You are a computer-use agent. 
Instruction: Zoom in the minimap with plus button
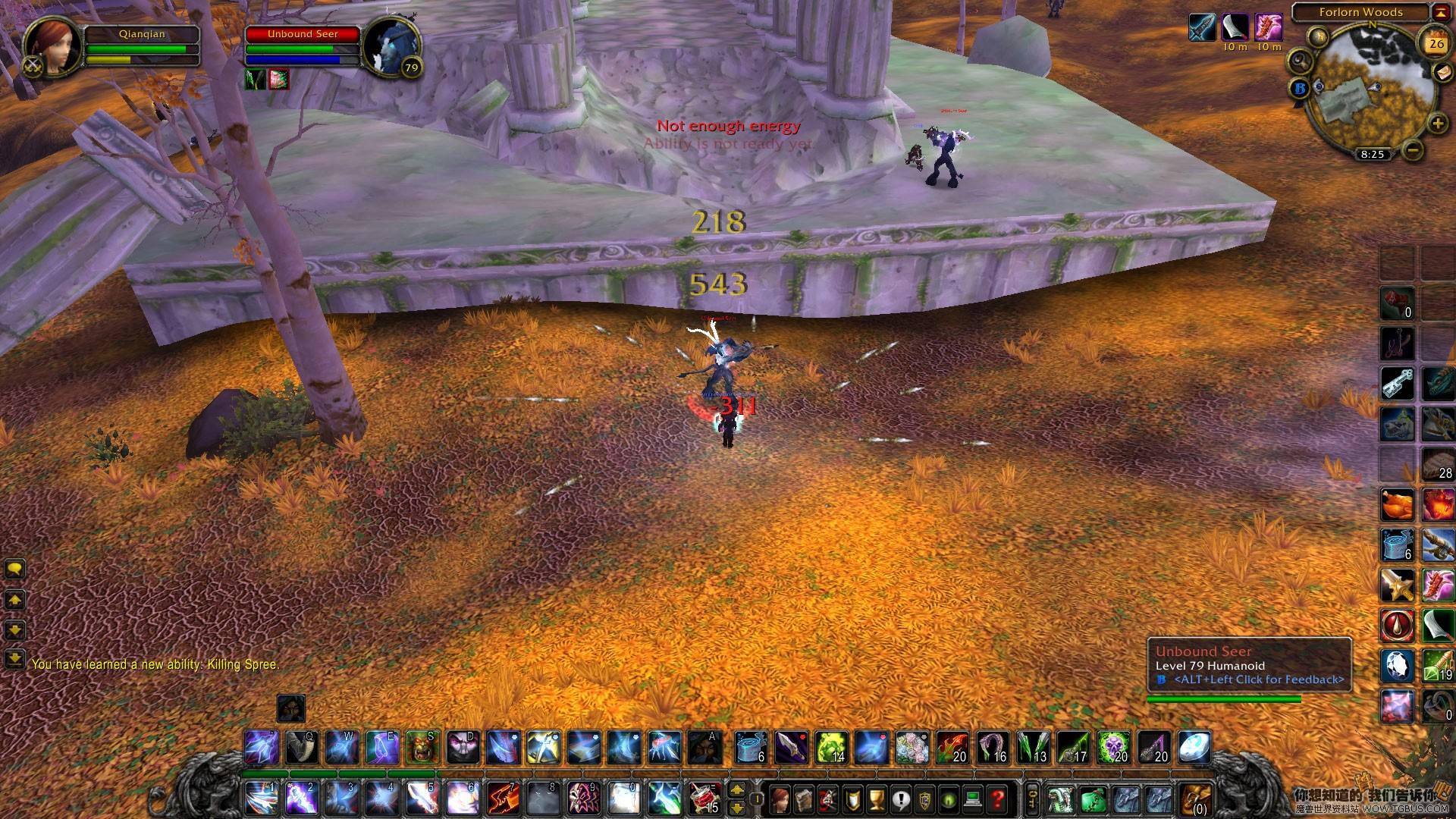click(1436, 124)
